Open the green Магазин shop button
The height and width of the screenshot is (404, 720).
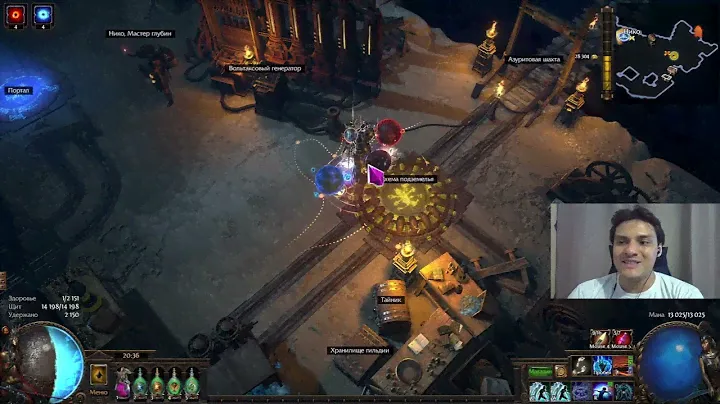(540, 371)
